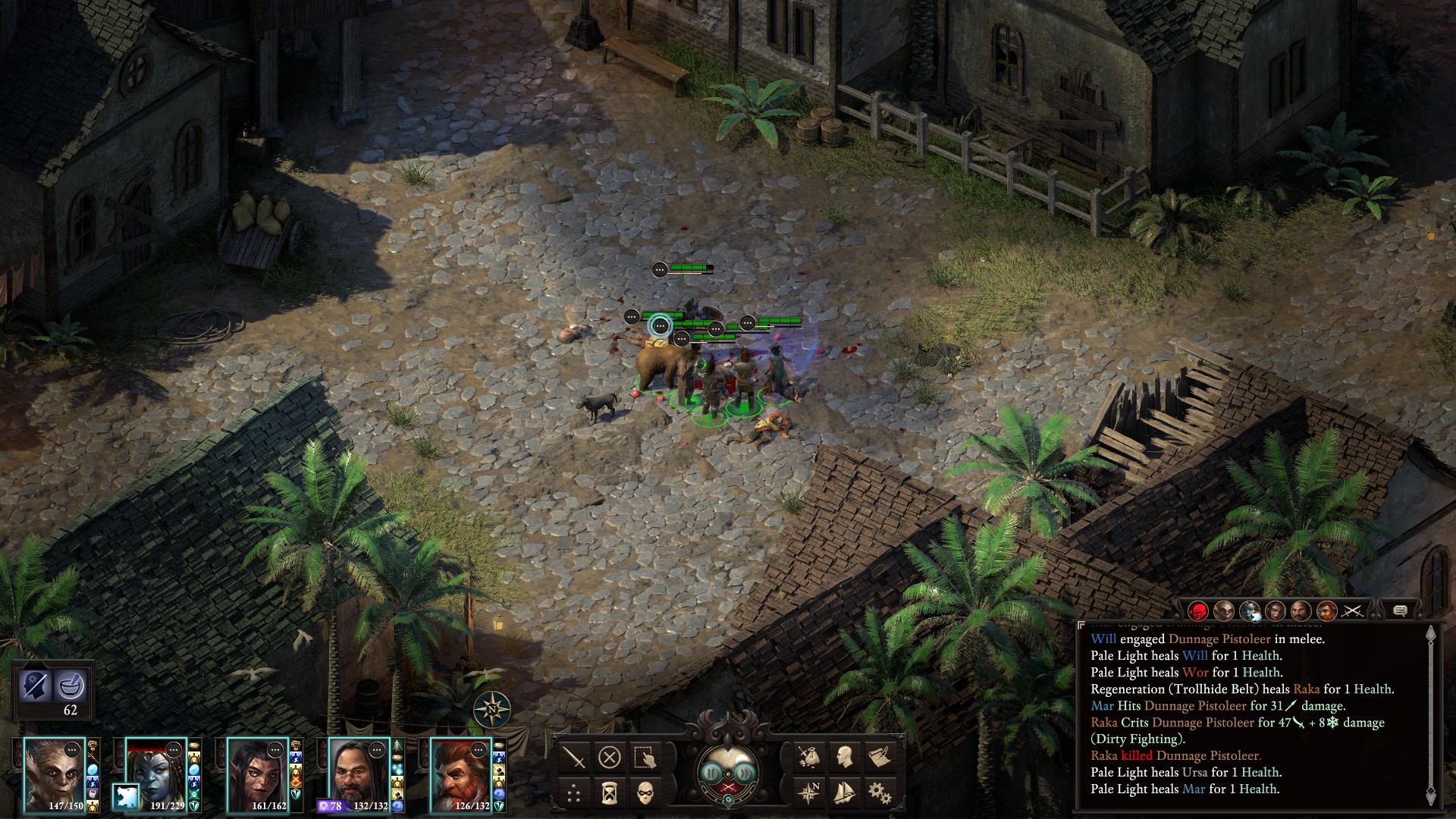This screenshot has width=1456, height=819.
Task: Click the crossed swords combat log filter
Action: [1352, 610]
